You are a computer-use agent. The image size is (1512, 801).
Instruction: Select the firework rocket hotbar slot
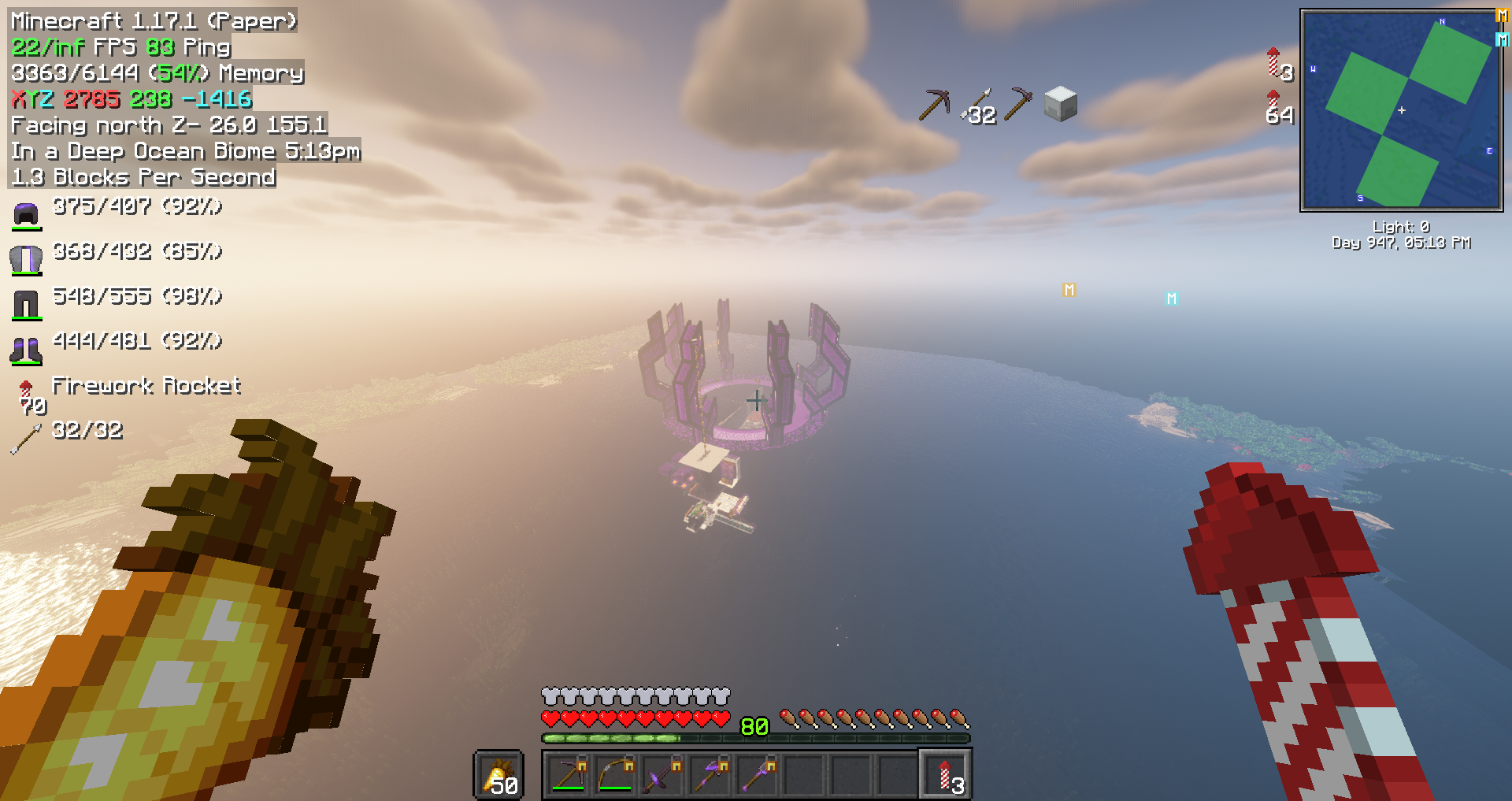click(x=946, y=775)
